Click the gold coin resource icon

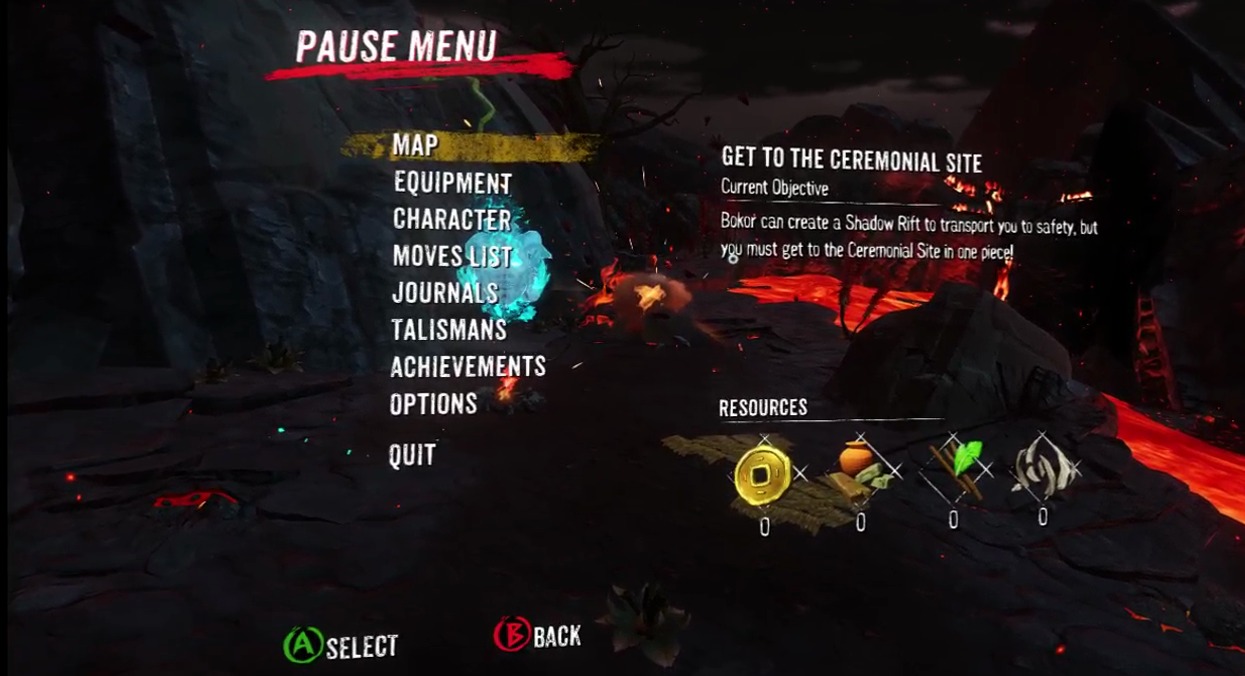[762, 473]
